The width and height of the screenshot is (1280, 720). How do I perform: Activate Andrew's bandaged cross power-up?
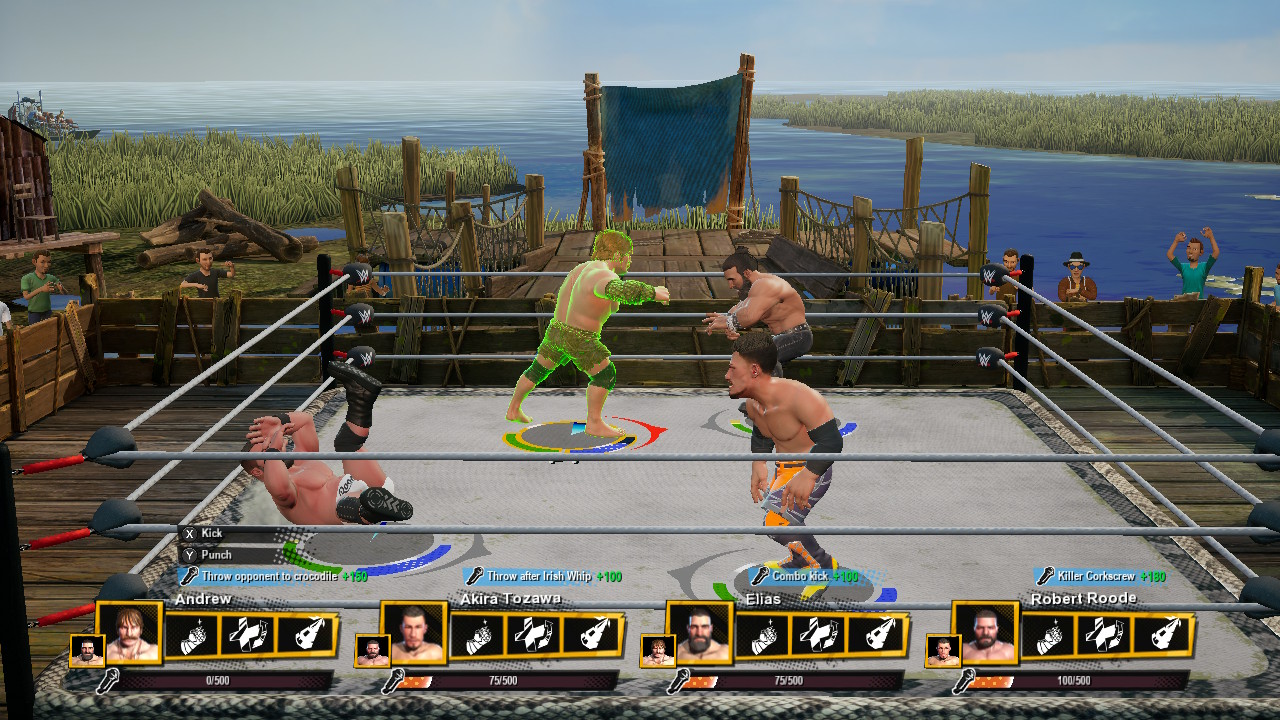[x=249, y=636]
